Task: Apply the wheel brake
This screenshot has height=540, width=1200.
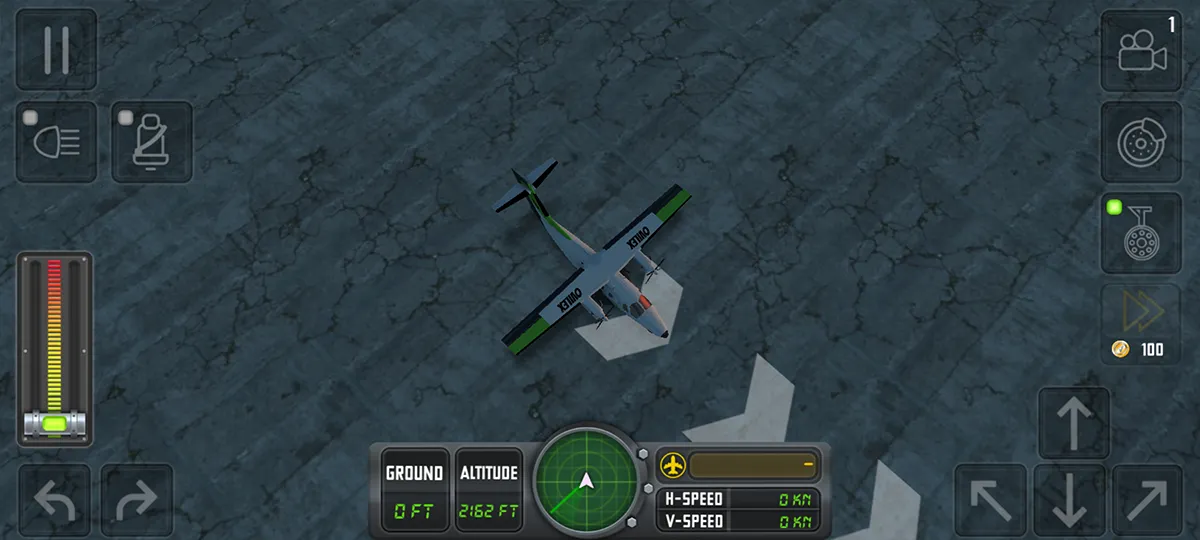Action: 1141,142
